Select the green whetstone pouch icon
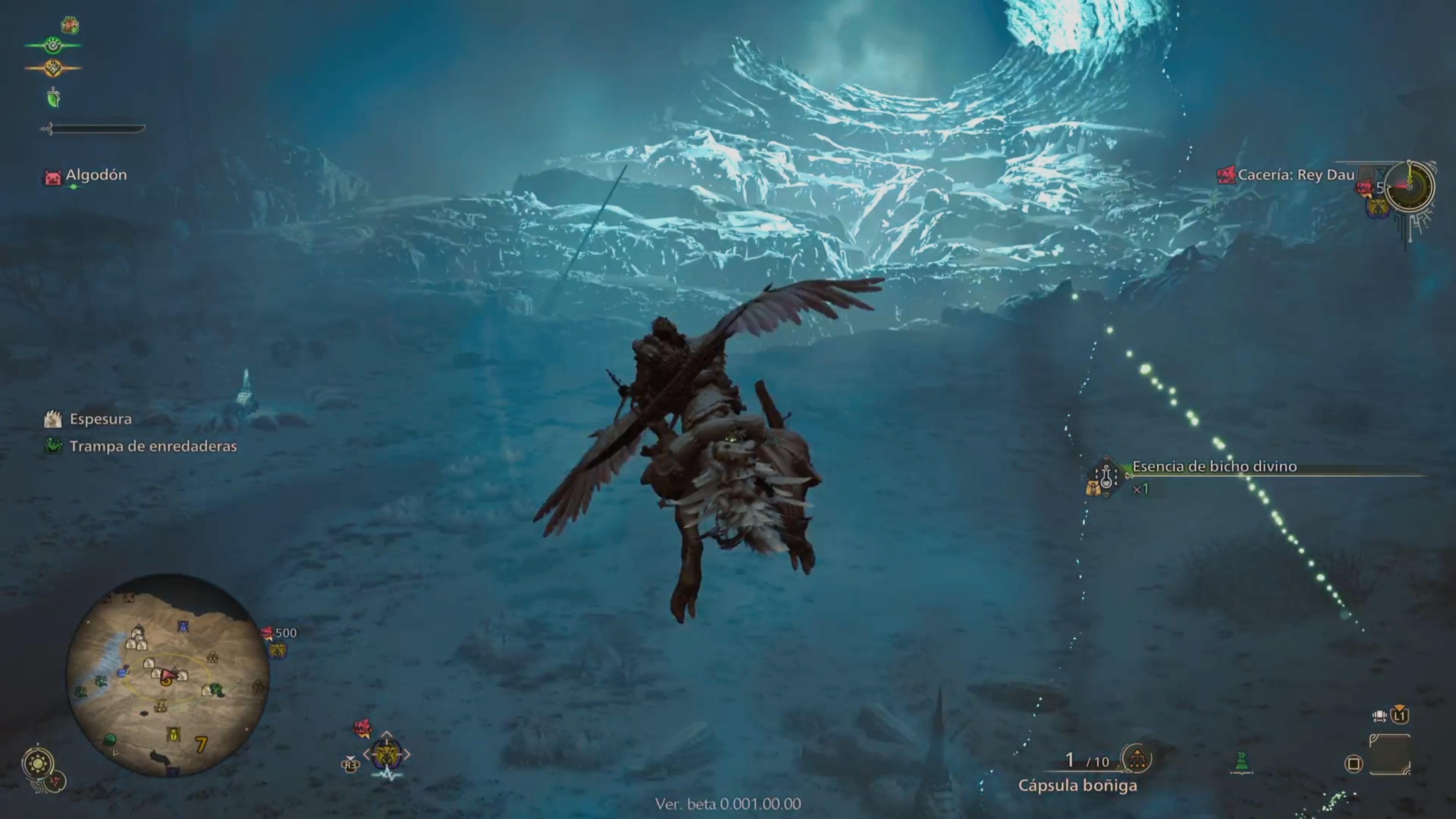Screen dimensions: 1456x819 [54, 97]
